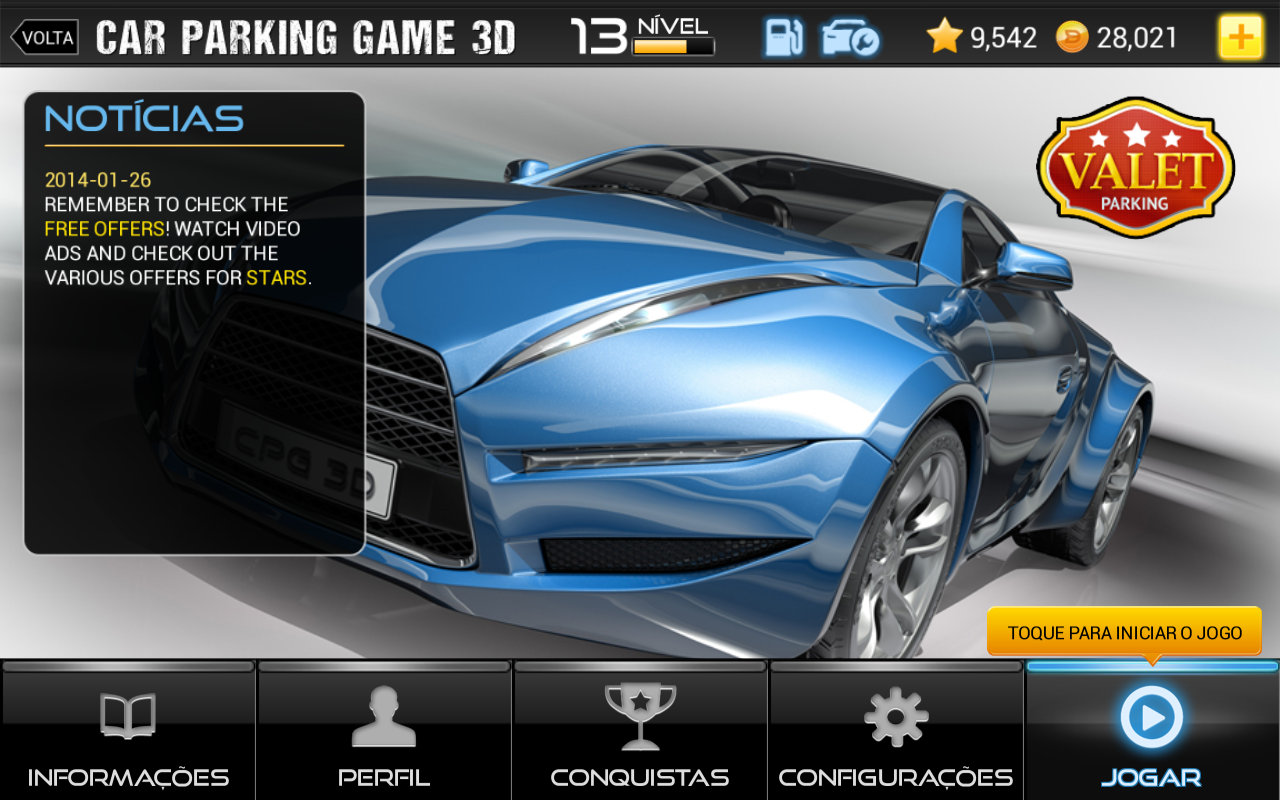This screenshot has height=800, width=1280.
Task: Switch to the PERFIL tab
Action: click(383, 776)
